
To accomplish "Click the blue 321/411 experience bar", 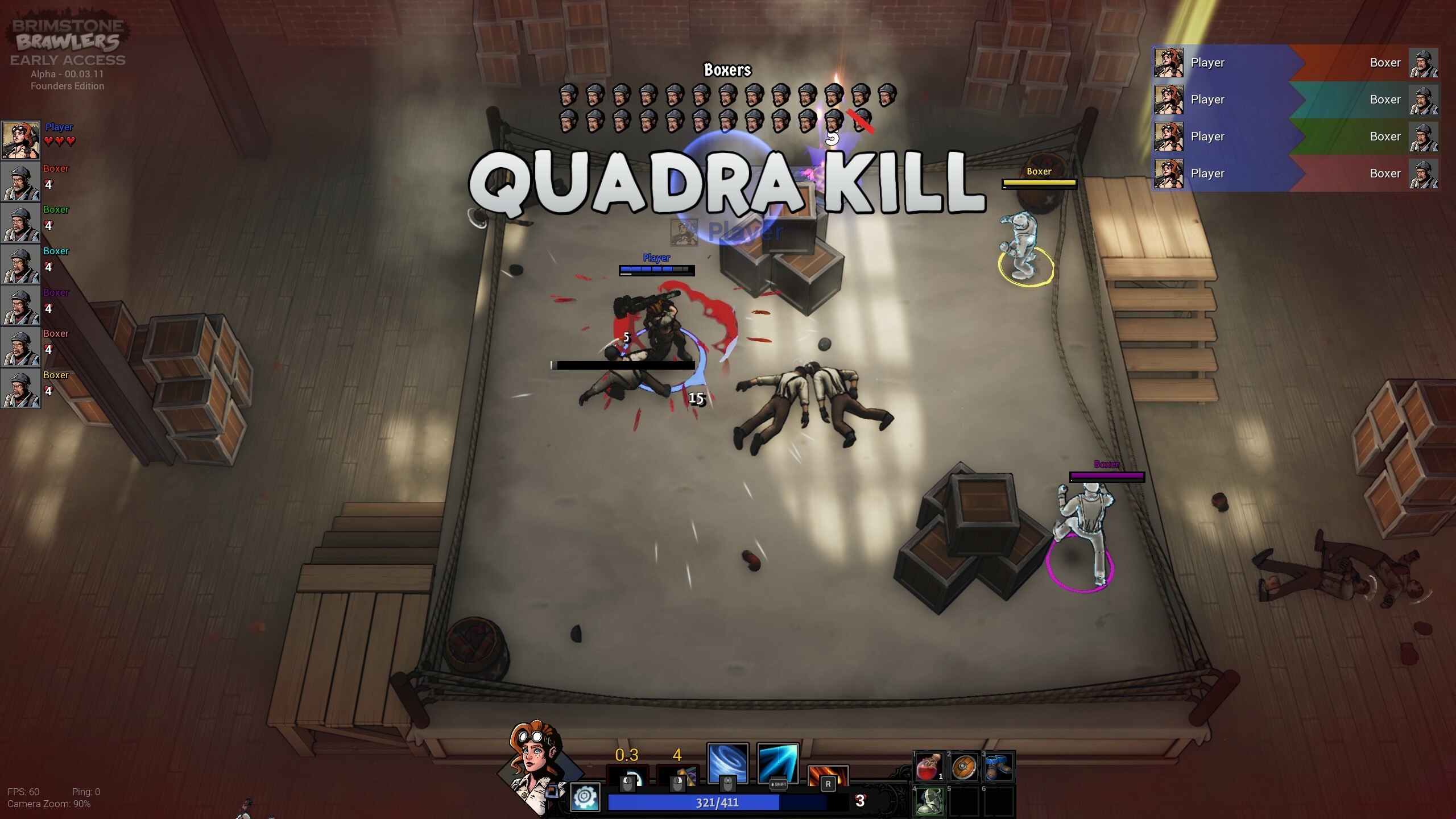I will [717, 803].
